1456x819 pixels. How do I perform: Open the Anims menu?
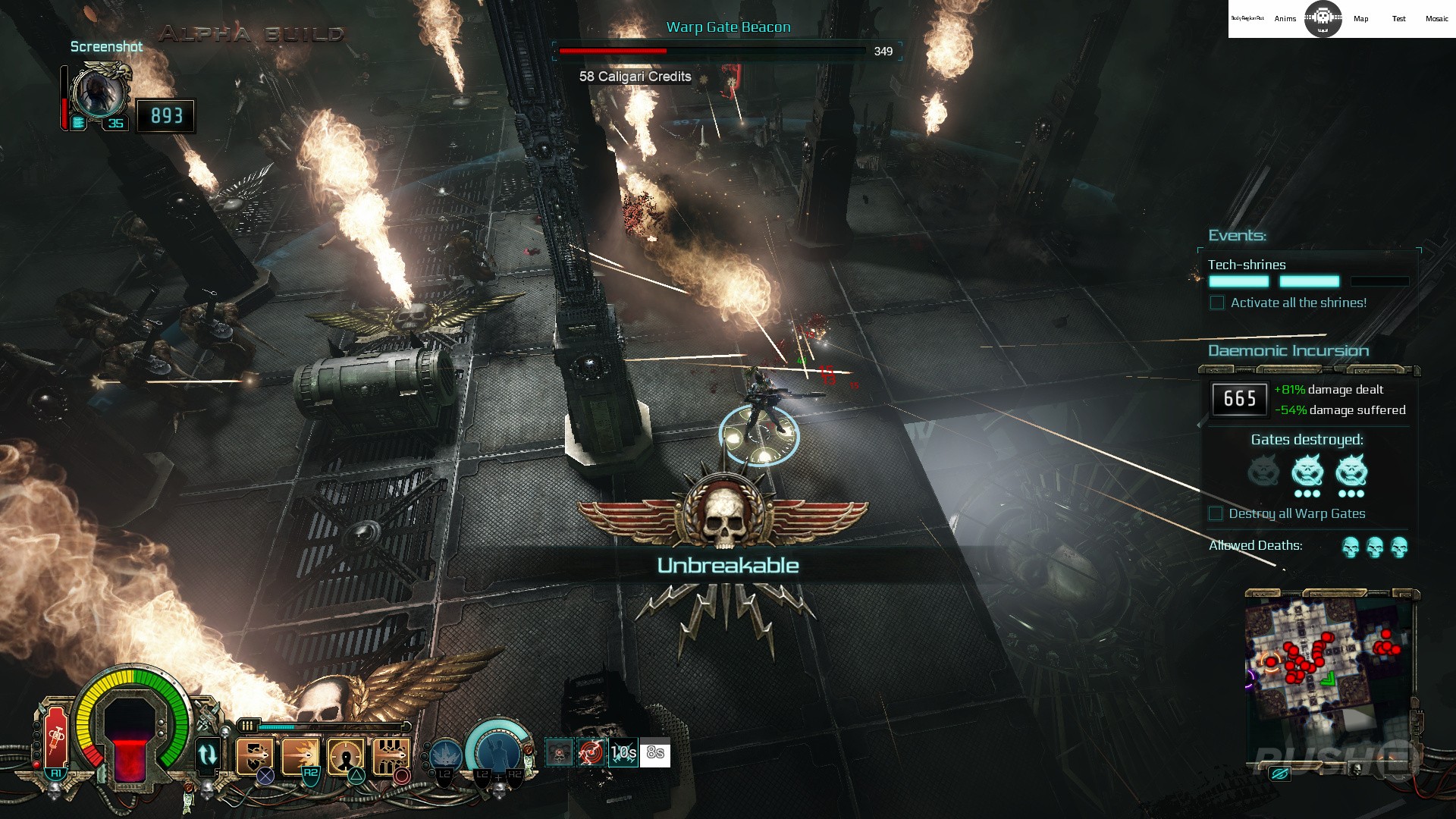pyautogui.click(x=1285, y=19)
